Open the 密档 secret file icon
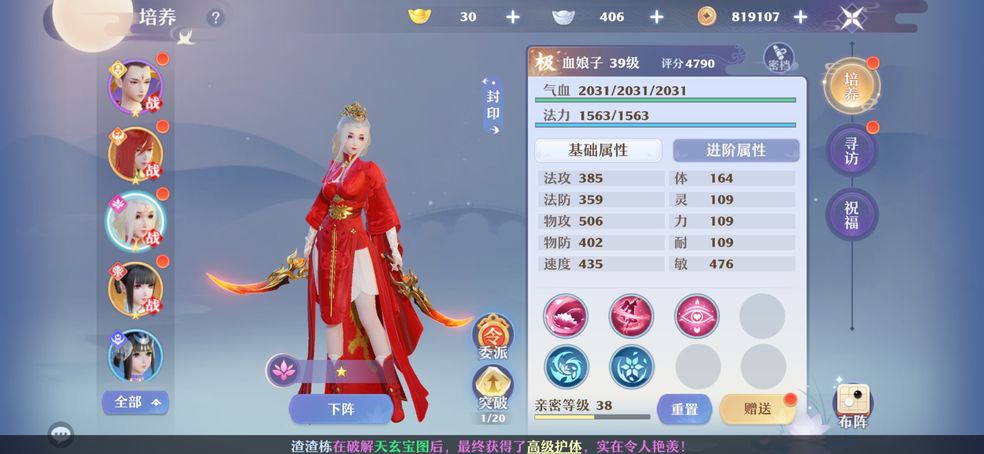Screen dimensions: 984x454 779,59
